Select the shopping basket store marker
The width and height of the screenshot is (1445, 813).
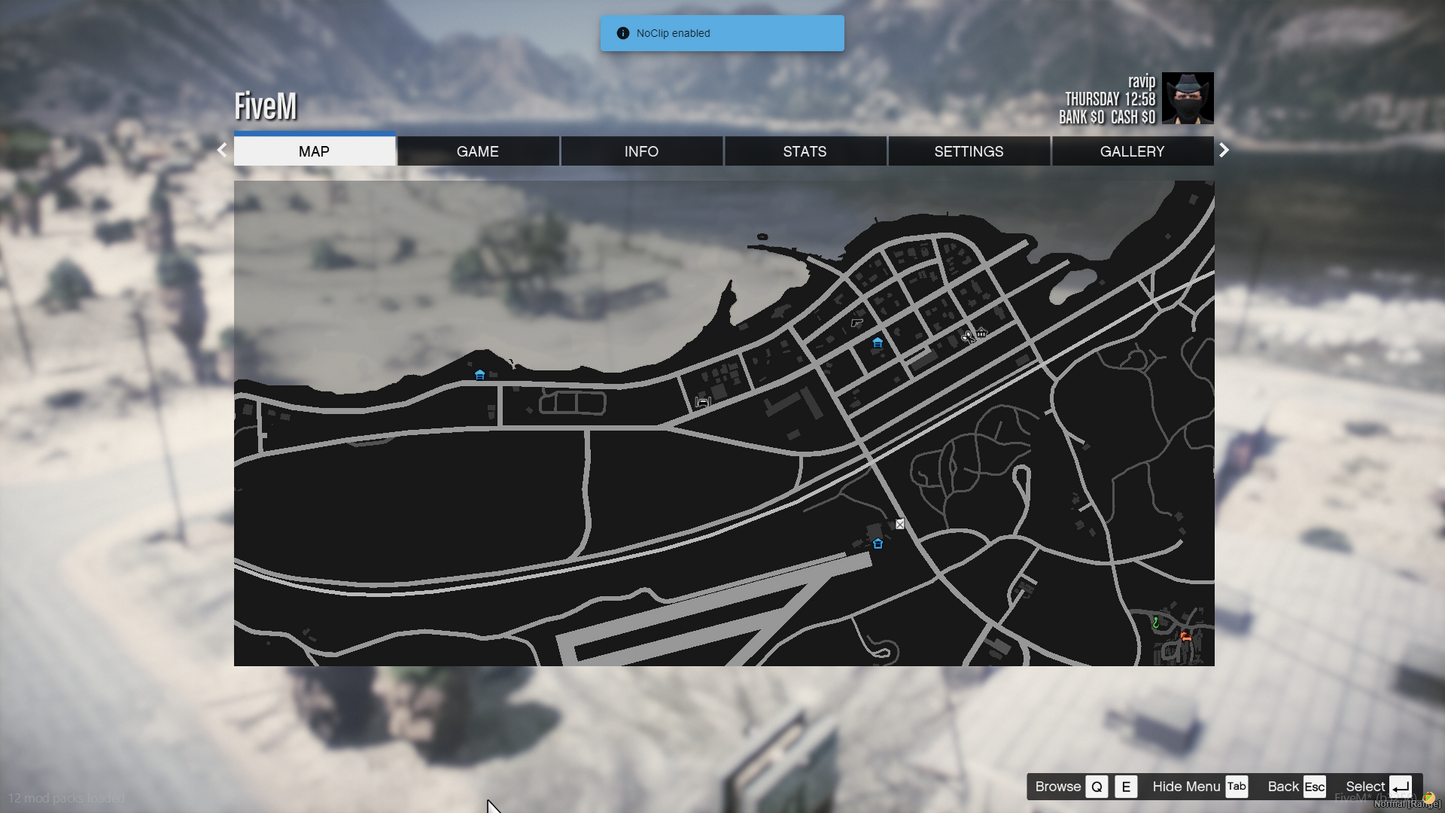tap(982, 333)
